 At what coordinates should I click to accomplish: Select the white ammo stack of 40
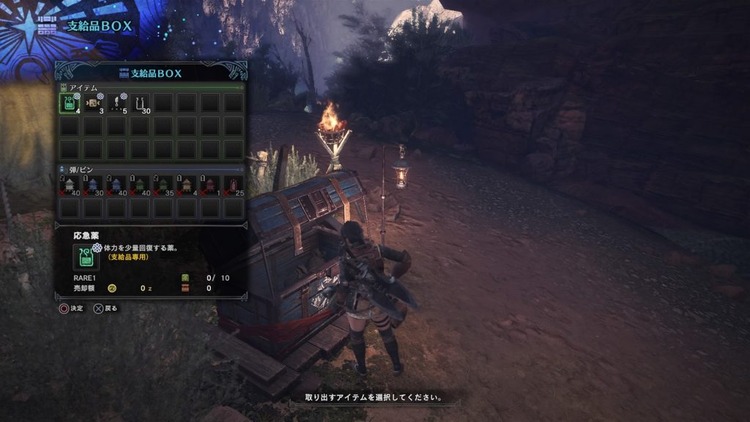click(69, 186)
